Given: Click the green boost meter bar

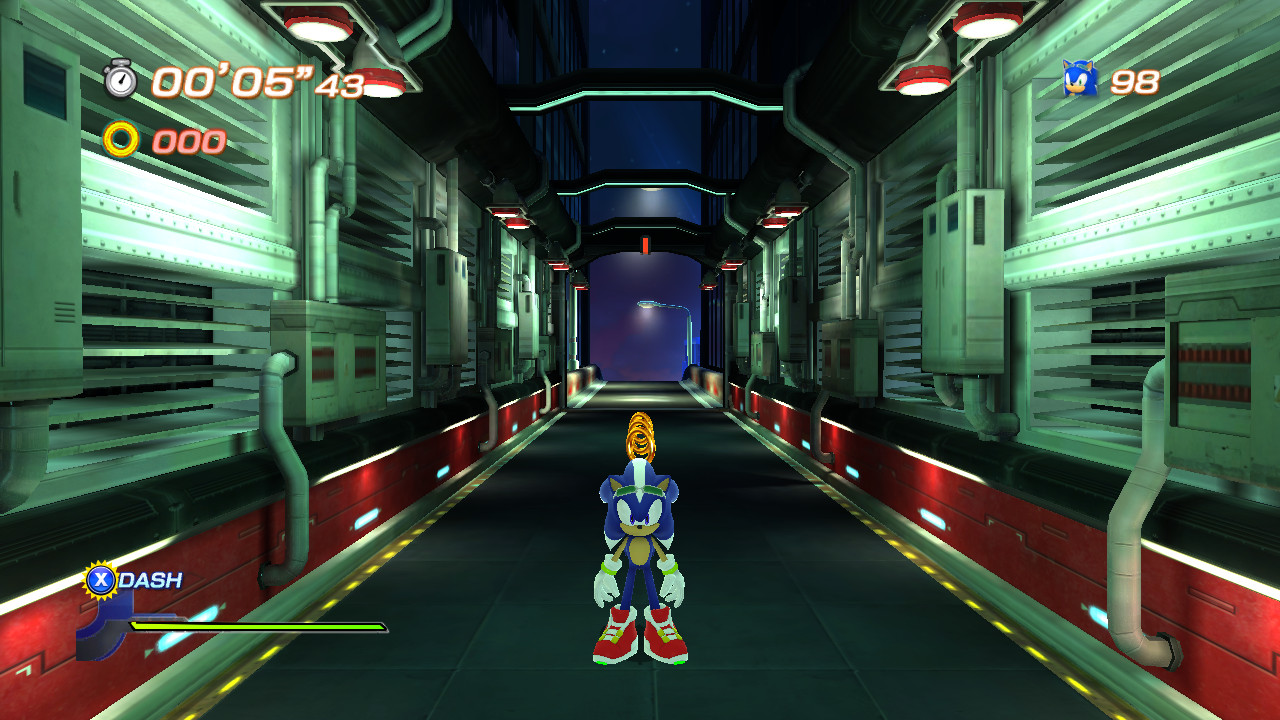Looking at the screenshot, I should (260, 624).
